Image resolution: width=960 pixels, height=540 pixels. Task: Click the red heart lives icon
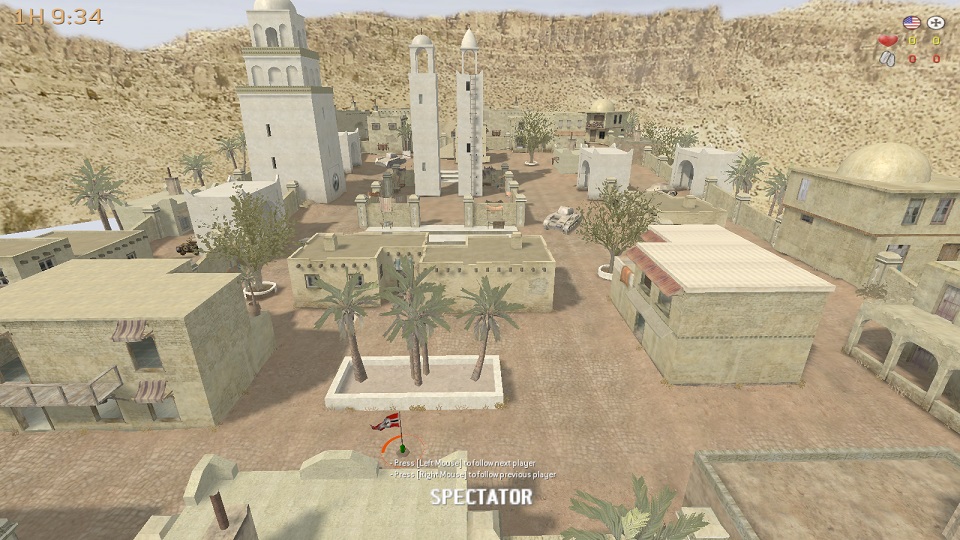tap(887, 41)
